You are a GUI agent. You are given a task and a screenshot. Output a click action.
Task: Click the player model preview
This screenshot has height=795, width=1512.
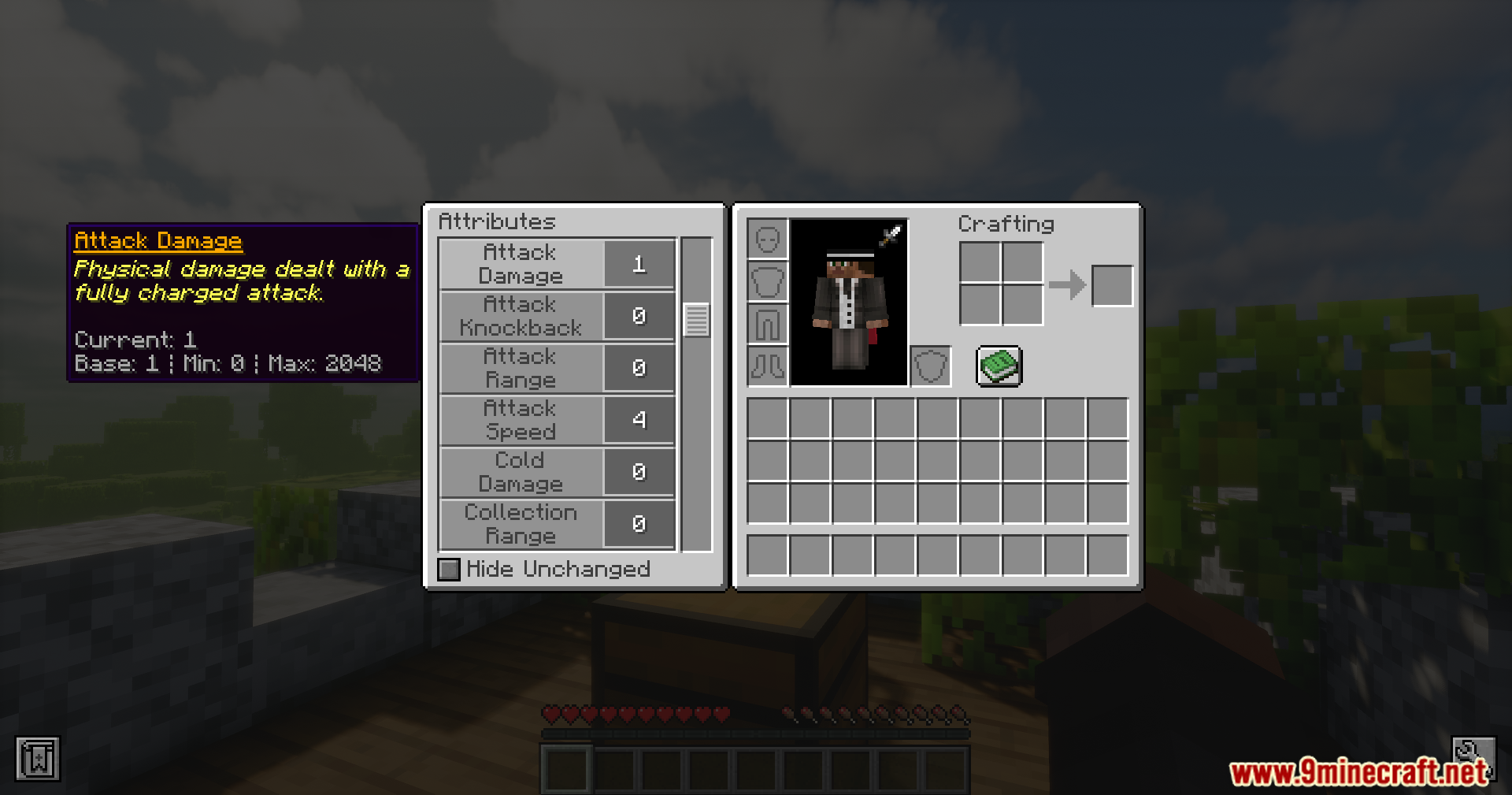pos(848,303)
